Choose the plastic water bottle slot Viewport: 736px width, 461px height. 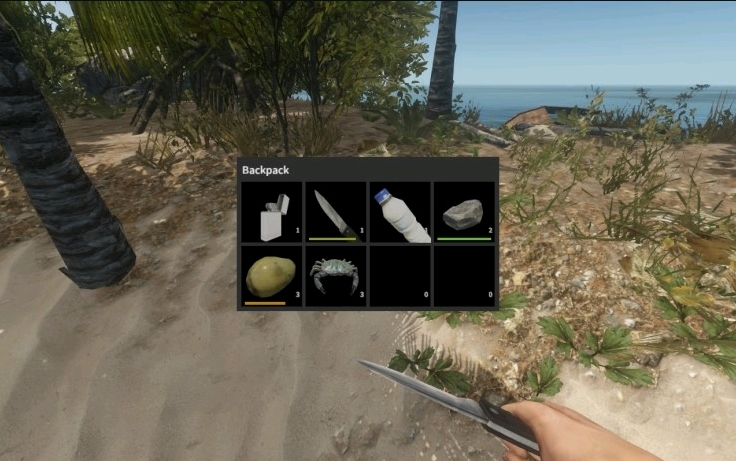pos(400,212)
